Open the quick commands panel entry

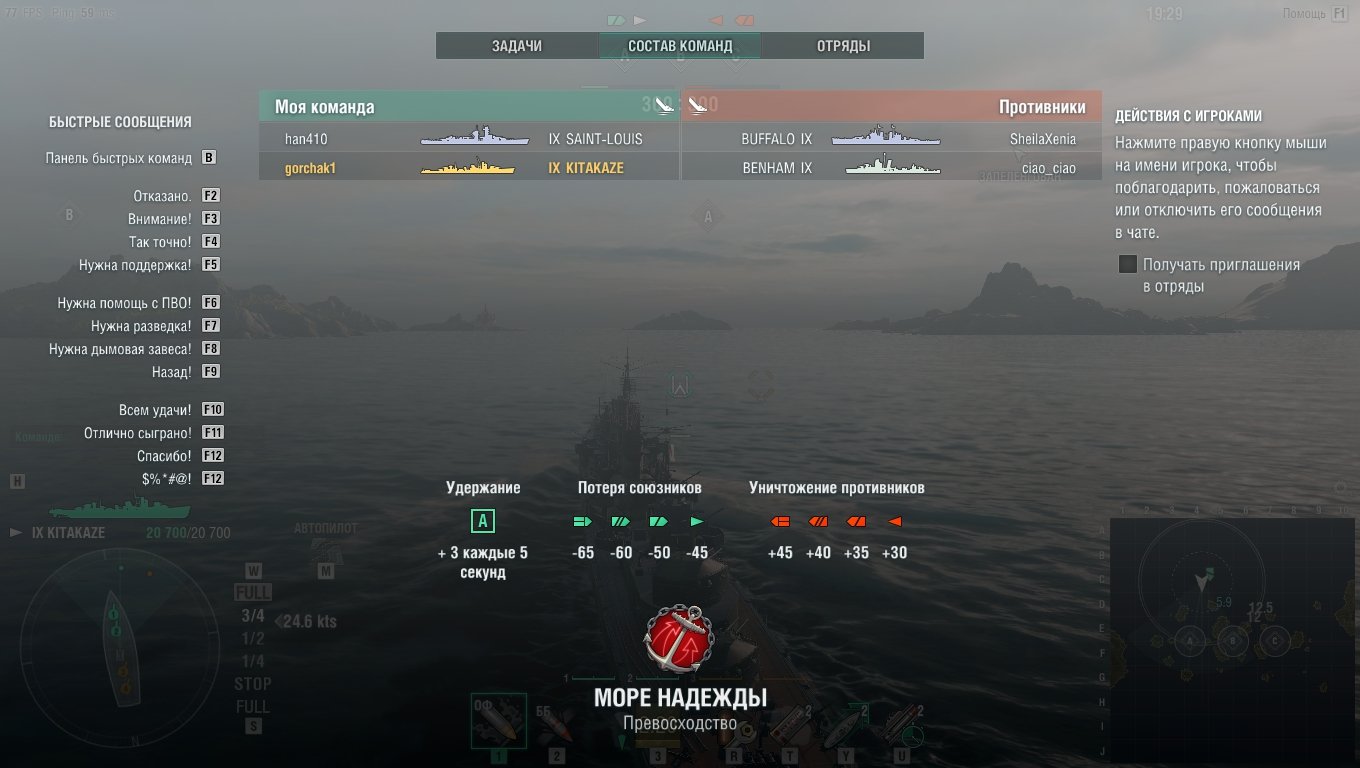pyautogui.click(x=118, y=158)
